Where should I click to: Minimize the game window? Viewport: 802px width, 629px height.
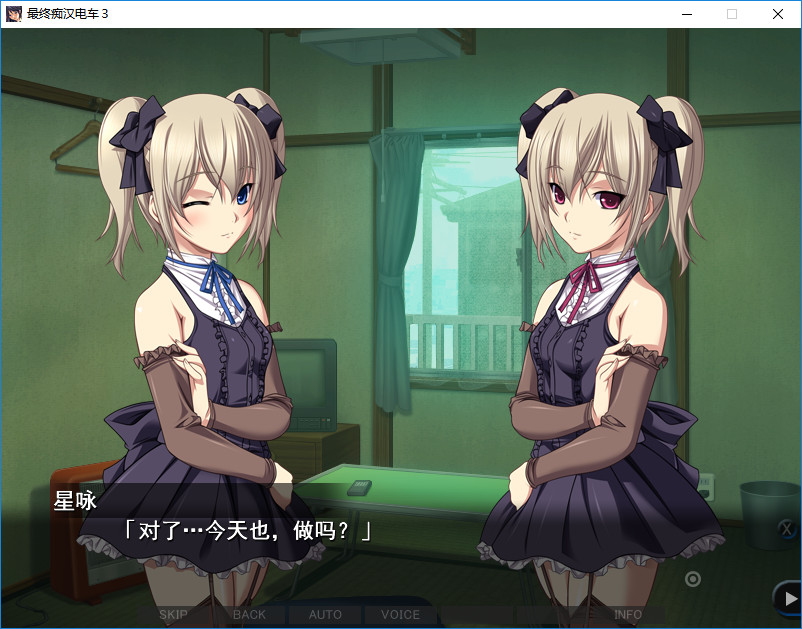coord(686,14)
